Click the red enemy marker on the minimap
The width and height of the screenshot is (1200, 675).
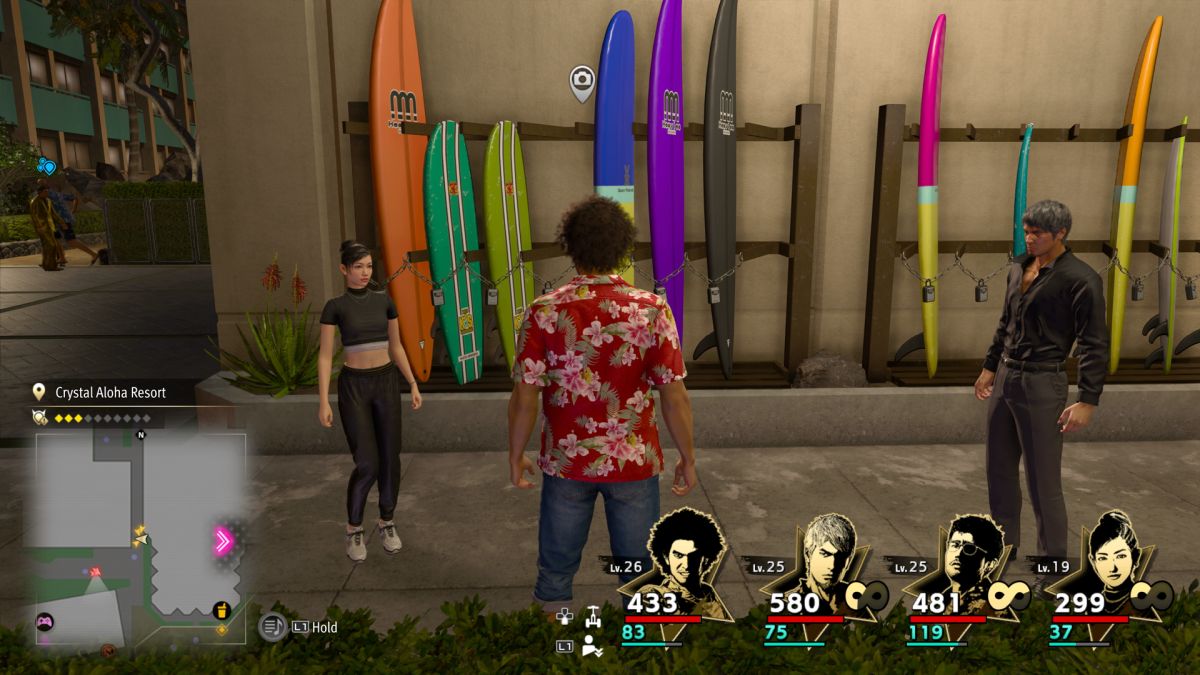pos(96,571)
